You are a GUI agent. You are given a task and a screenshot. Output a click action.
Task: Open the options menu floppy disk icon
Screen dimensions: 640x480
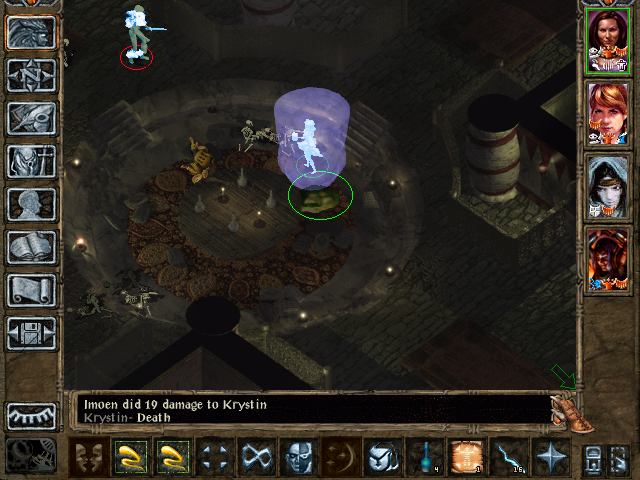pyautogui.click(x=29, y=333)
